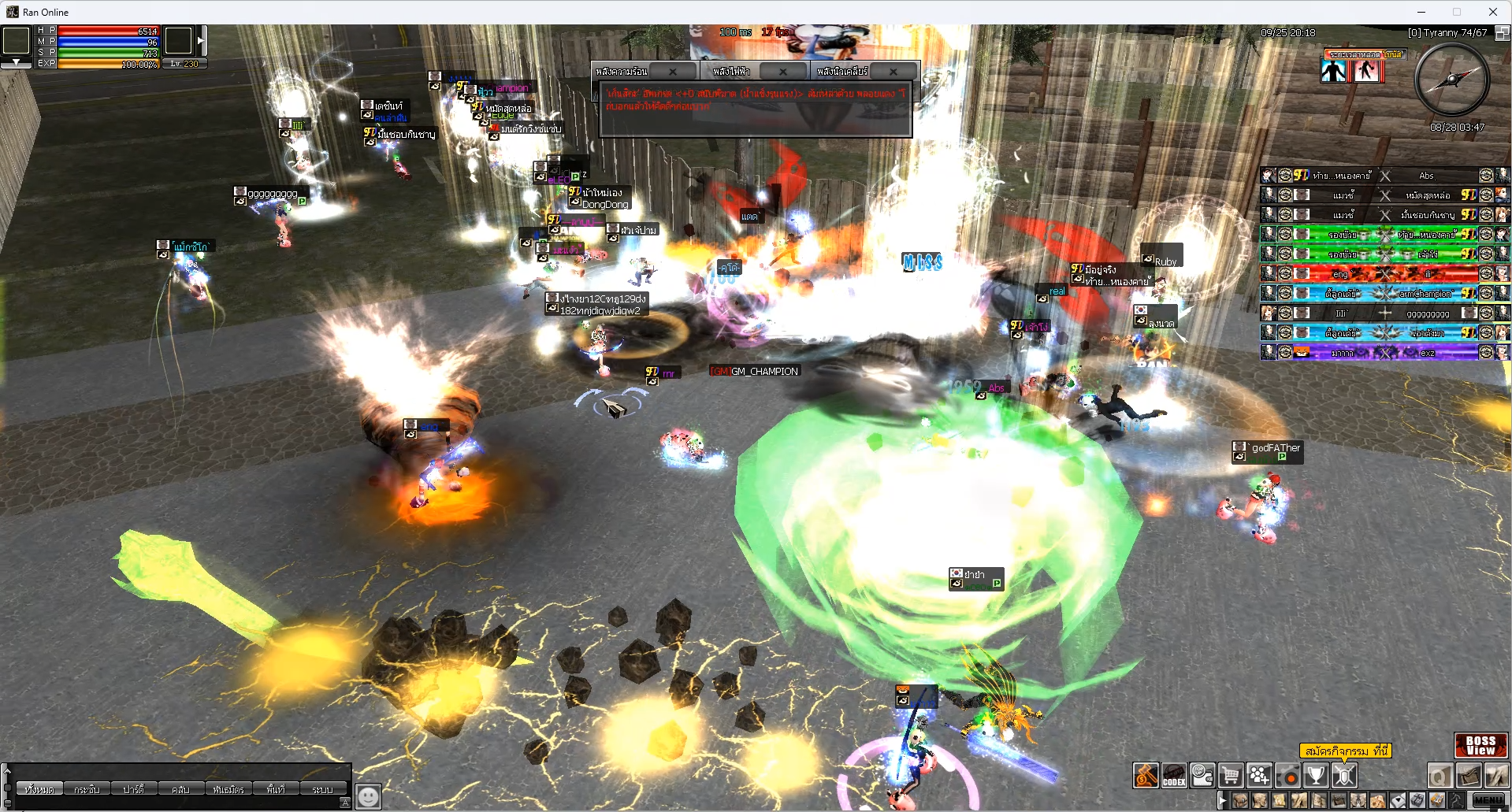Click the video record camera icon
The height and width of the screenshot is (812, 1512).
point(1287,776)
